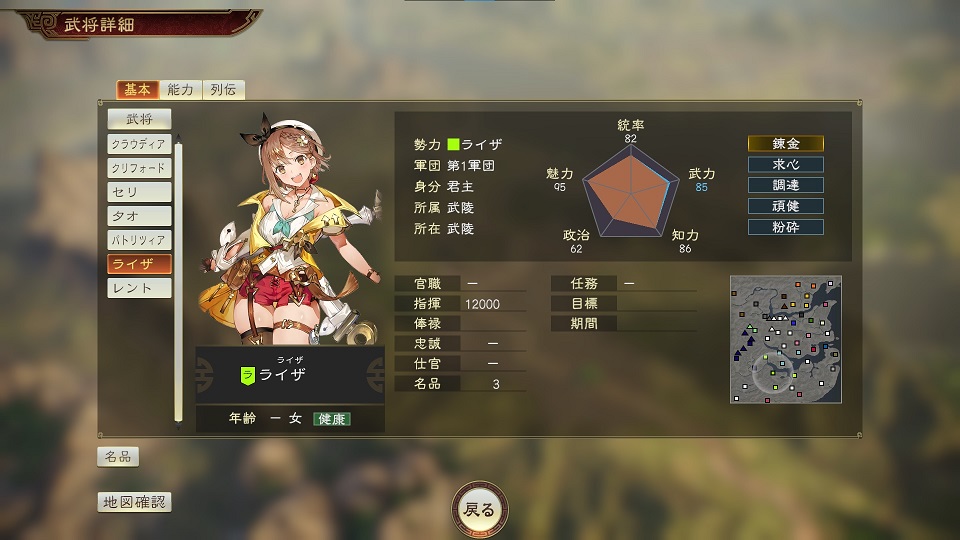Open the 列伝 biography tab
Image resolution: width=960 pixels, height=540 pixels.
point(224,90)
